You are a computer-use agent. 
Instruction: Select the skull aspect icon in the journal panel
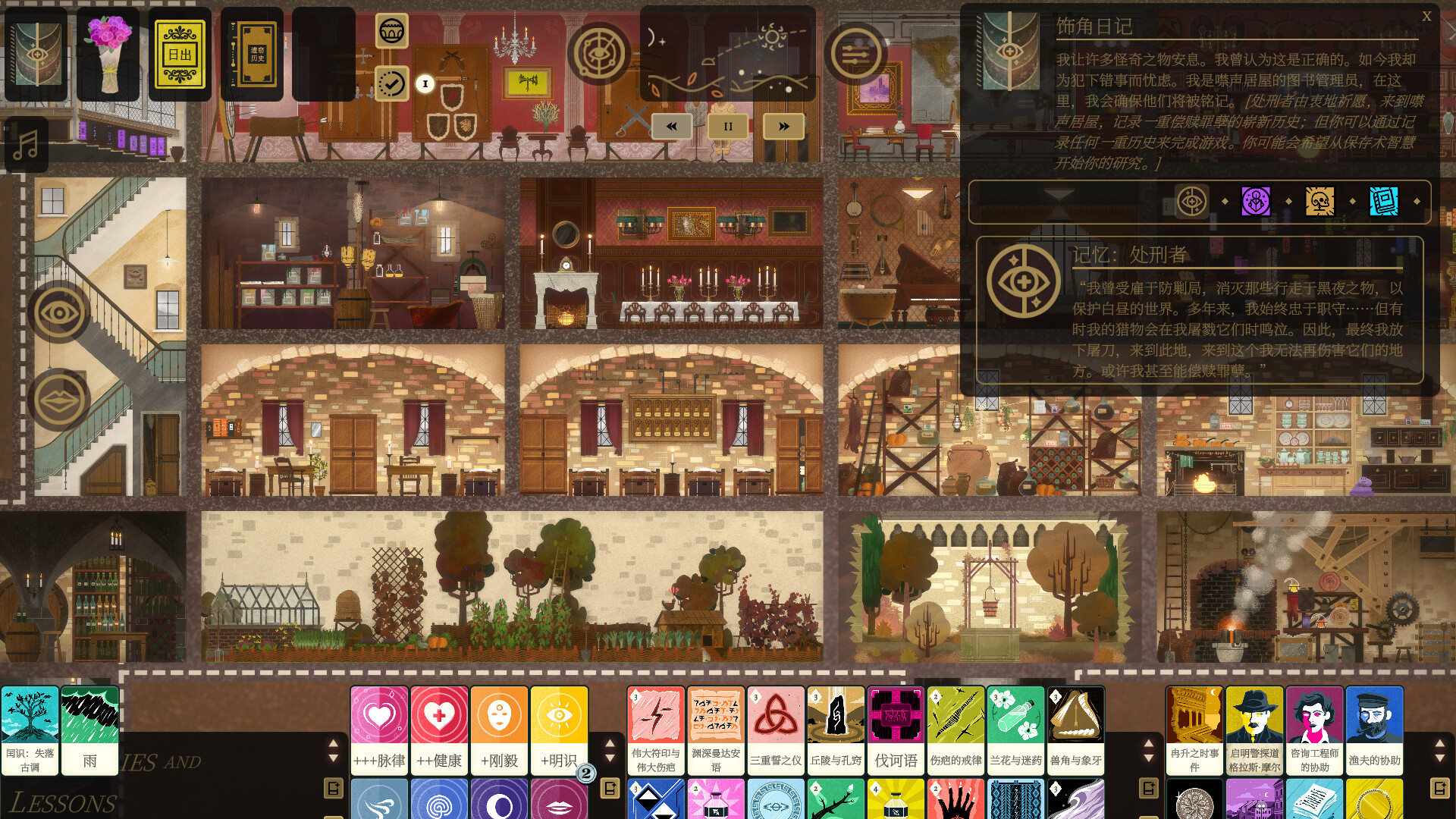coord(1317,202)
